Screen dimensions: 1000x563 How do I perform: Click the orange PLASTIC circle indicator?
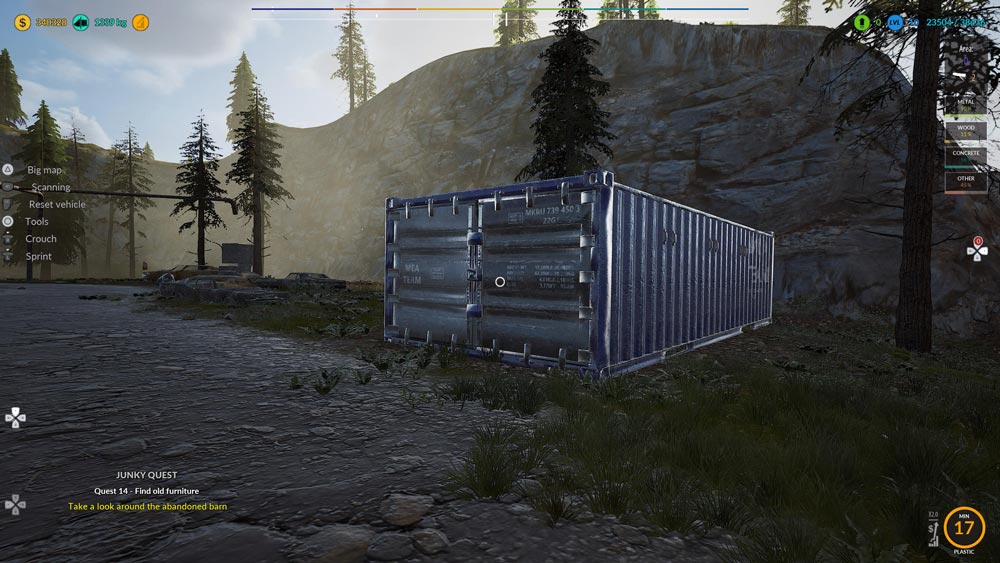coord(964,526)
